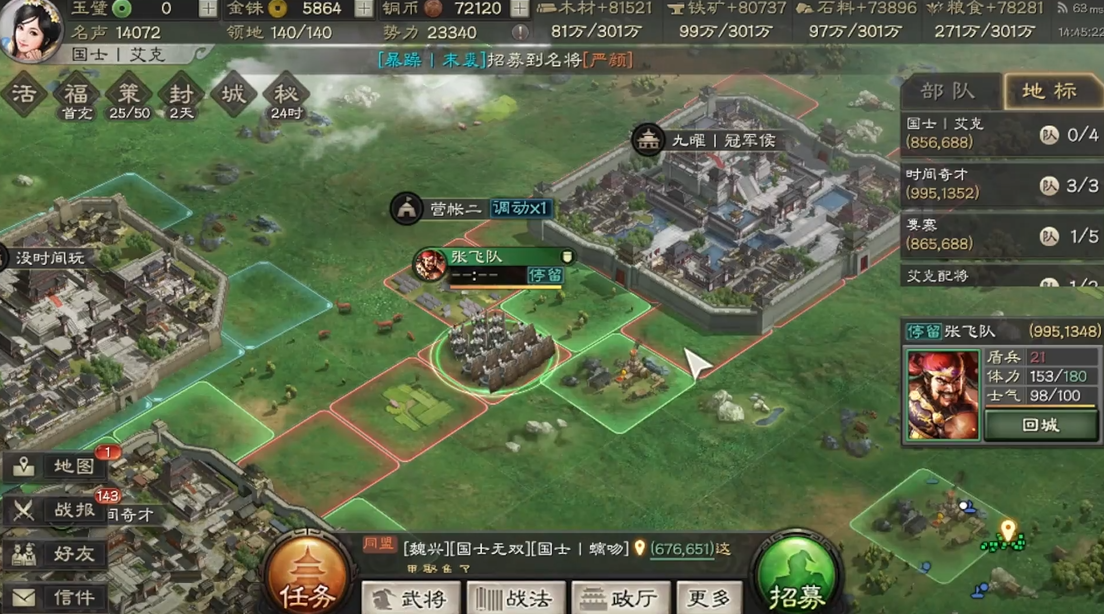
Task: Switch to the 地标 landmarks tab
Action: [x=1050, y=91]
